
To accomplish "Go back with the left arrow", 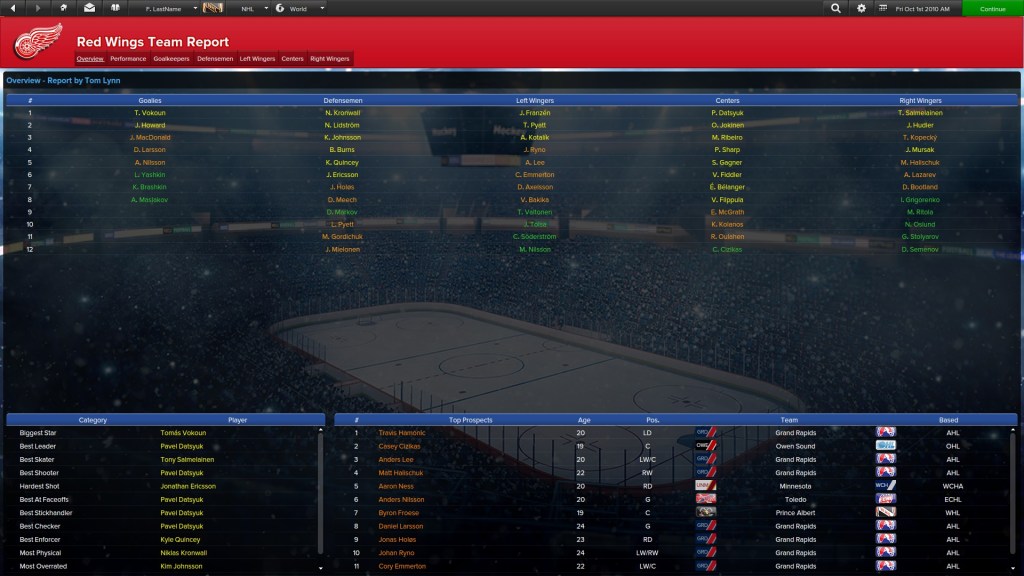I will click(13, 8).
